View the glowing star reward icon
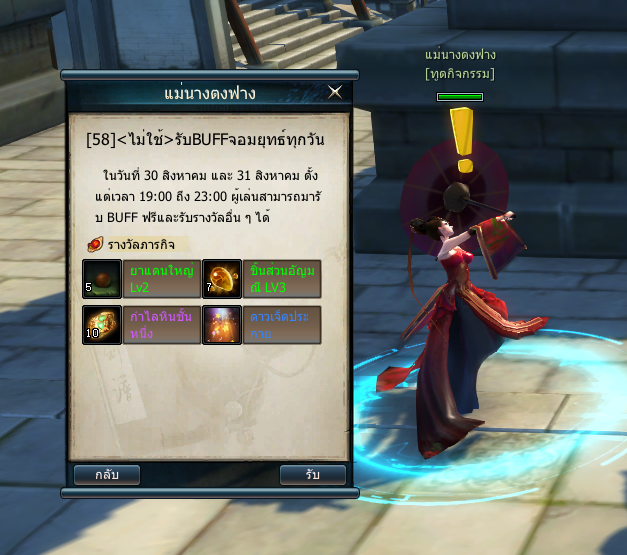This screenshot has width=627, height=555. pos(222,325)
